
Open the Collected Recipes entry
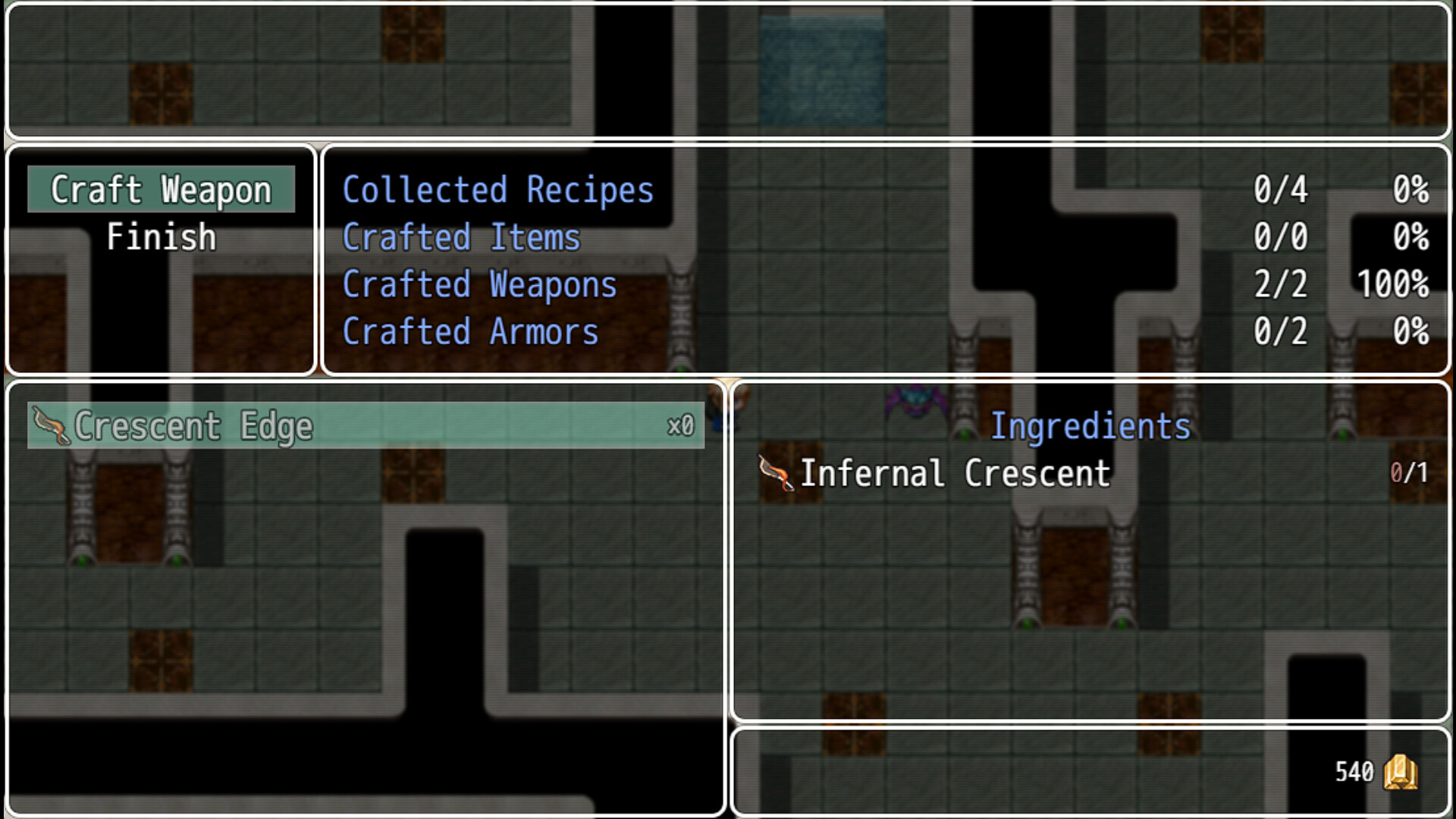(497, 190)
